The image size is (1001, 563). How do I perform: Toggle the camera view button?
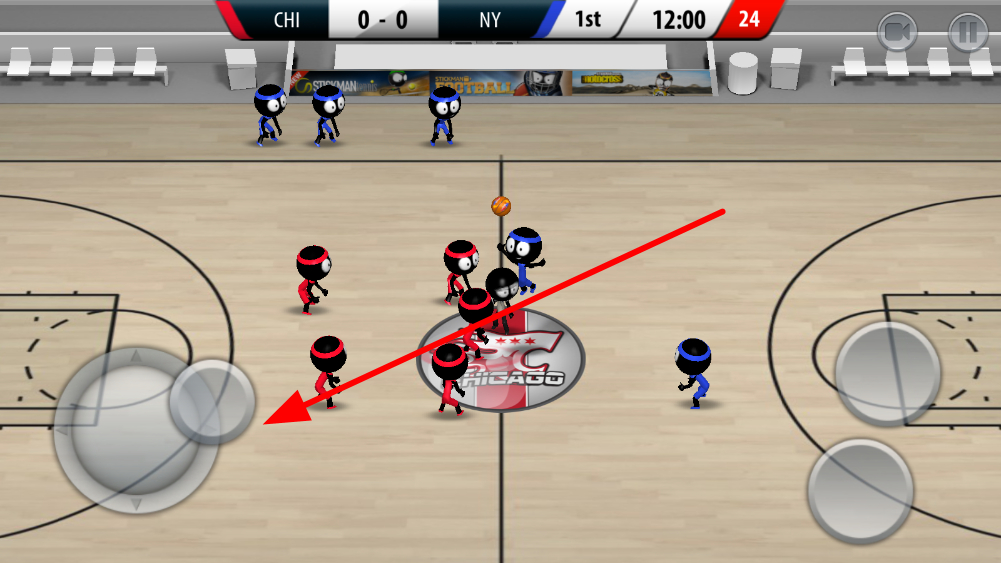[x=897, y=33]
